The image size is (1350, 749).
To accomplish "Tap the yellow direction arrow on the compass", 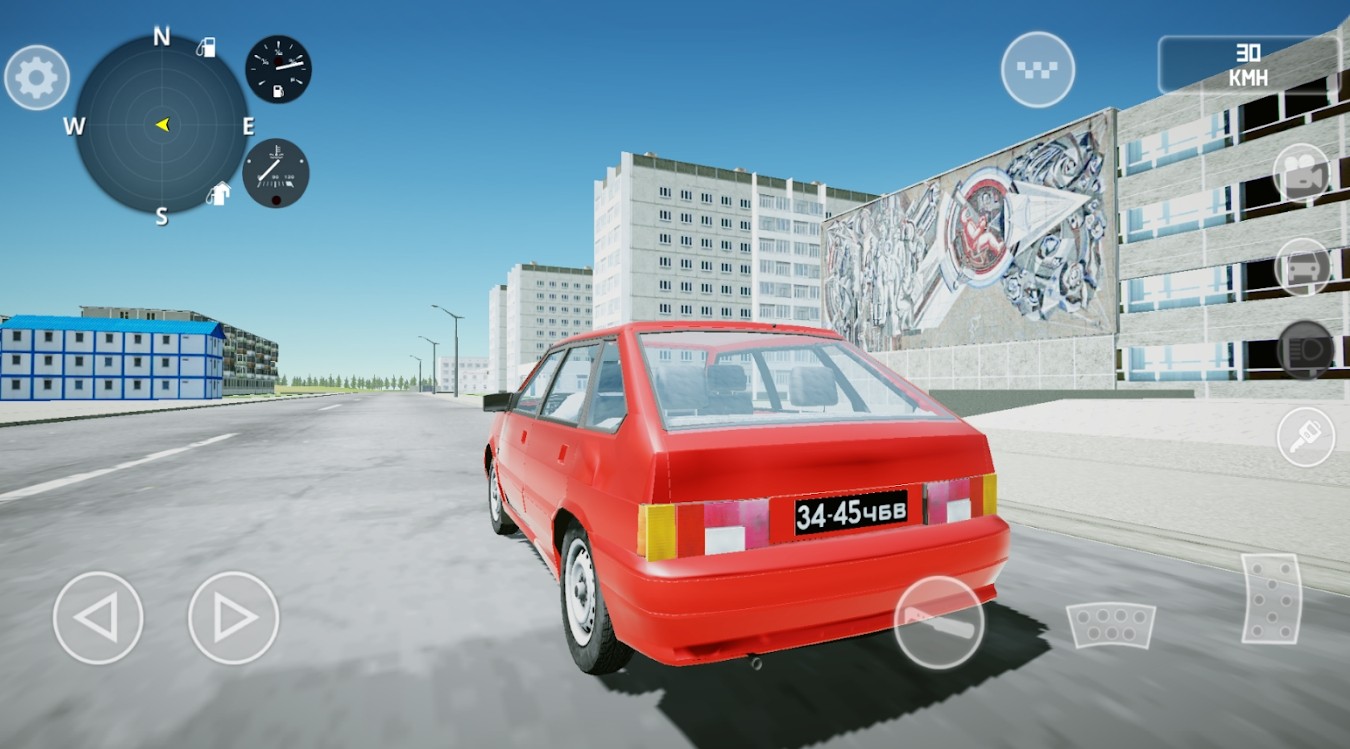I will click(162, 126).
